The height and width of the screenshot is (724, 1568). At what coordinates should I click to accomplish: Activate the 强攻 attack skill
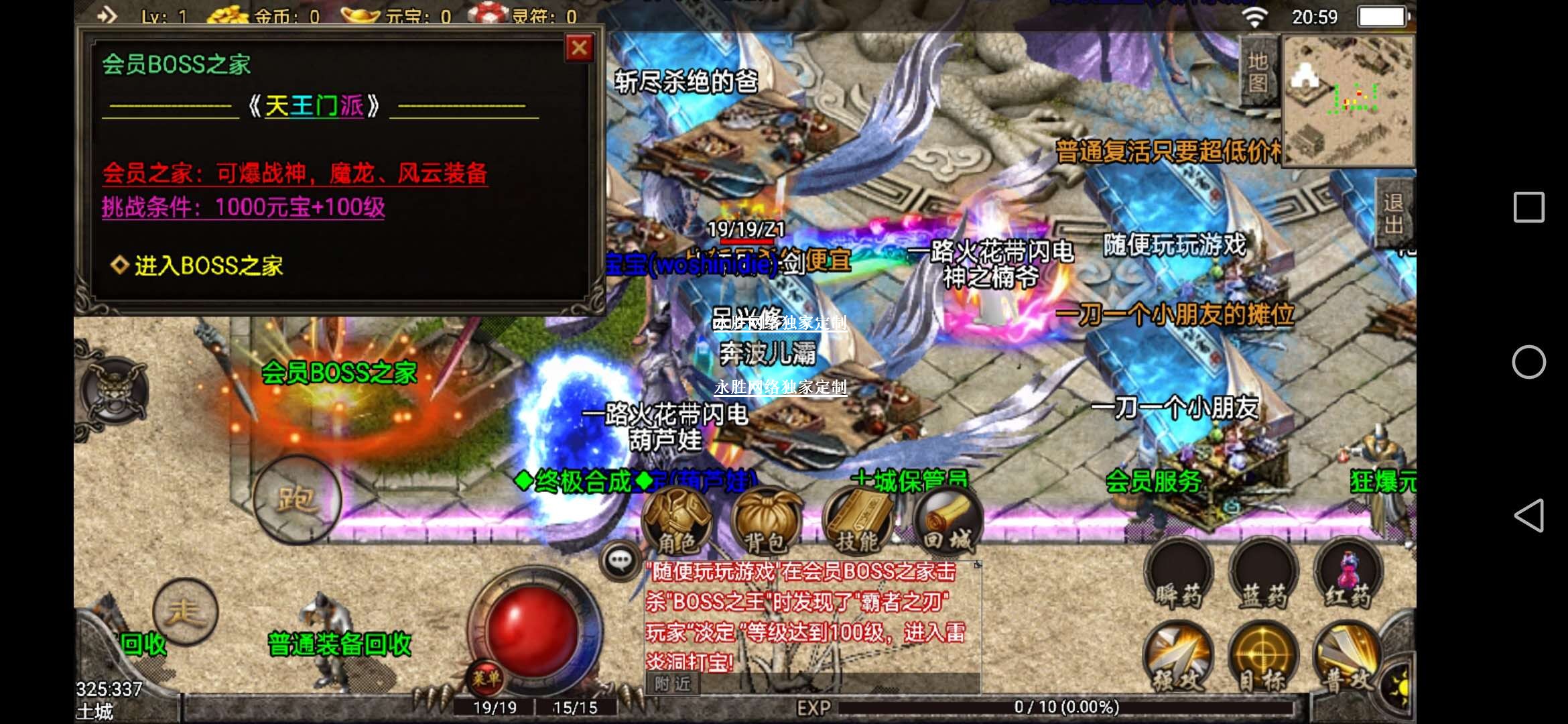(1179, 660)
